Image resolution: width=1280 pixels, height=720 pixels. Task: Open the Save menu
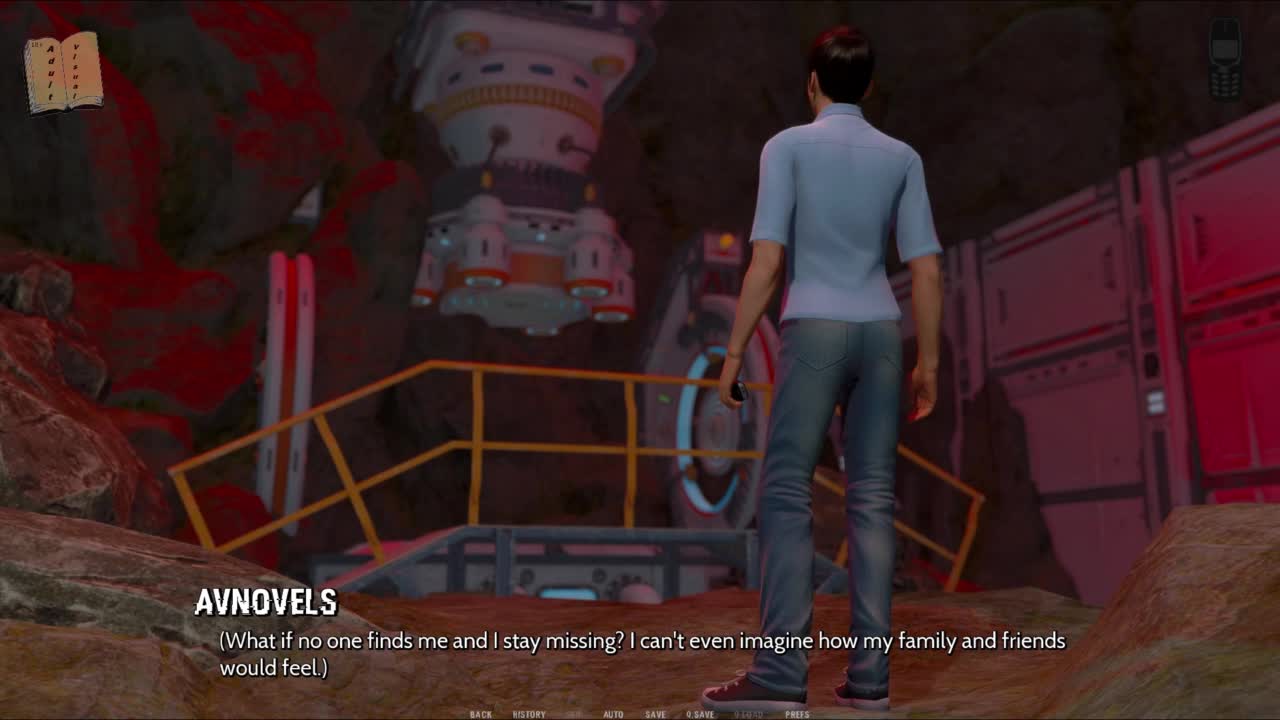pyautogui.click(x=655, y=714)
